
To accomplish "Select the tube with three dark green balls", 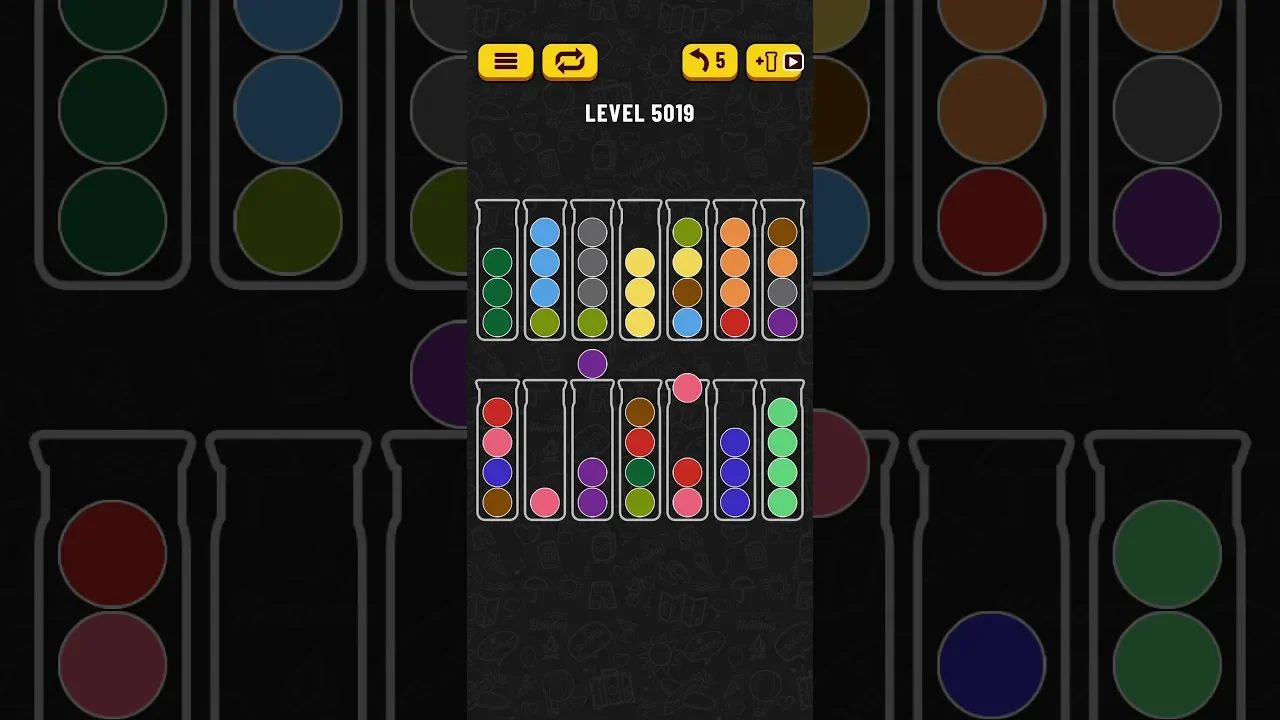I will pos(497,271).
